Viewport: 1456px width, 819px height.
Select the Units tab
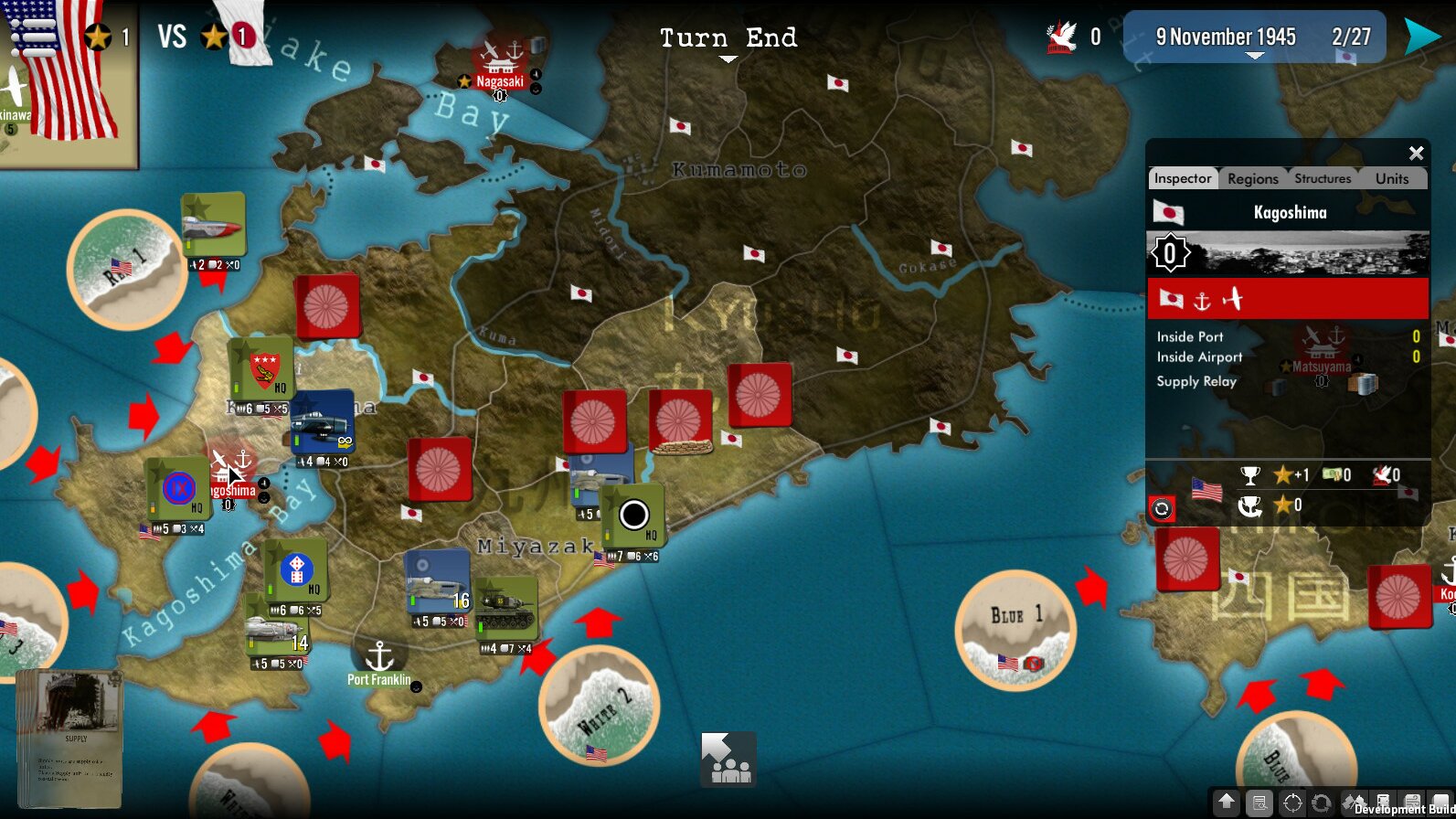1392,179
